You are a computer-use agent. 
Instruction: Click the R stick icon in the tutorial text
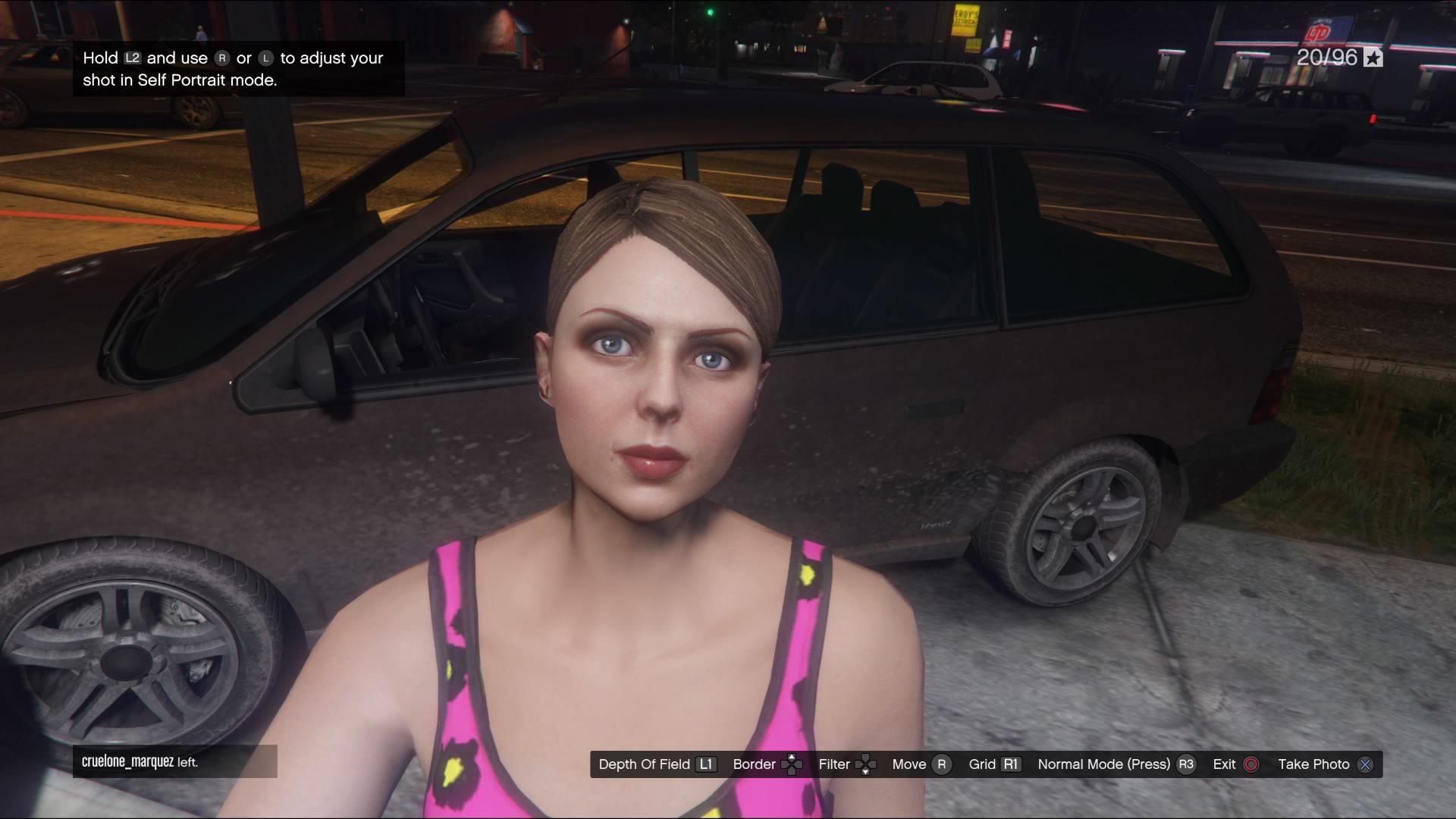coord(223,58)
